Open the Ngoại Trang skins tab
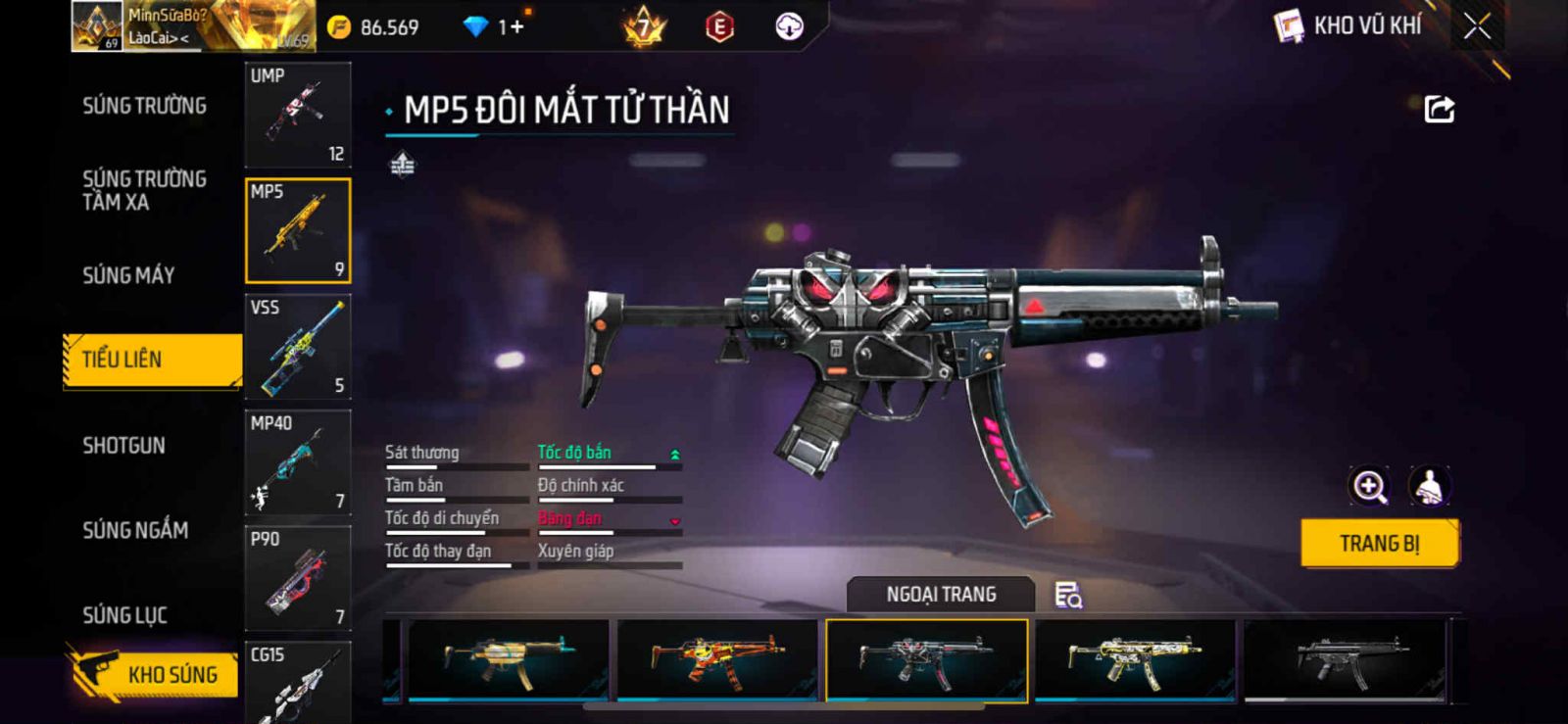The width and height of the screenshot is (1568, 724). pyautogui.click(x=941, y=595)
